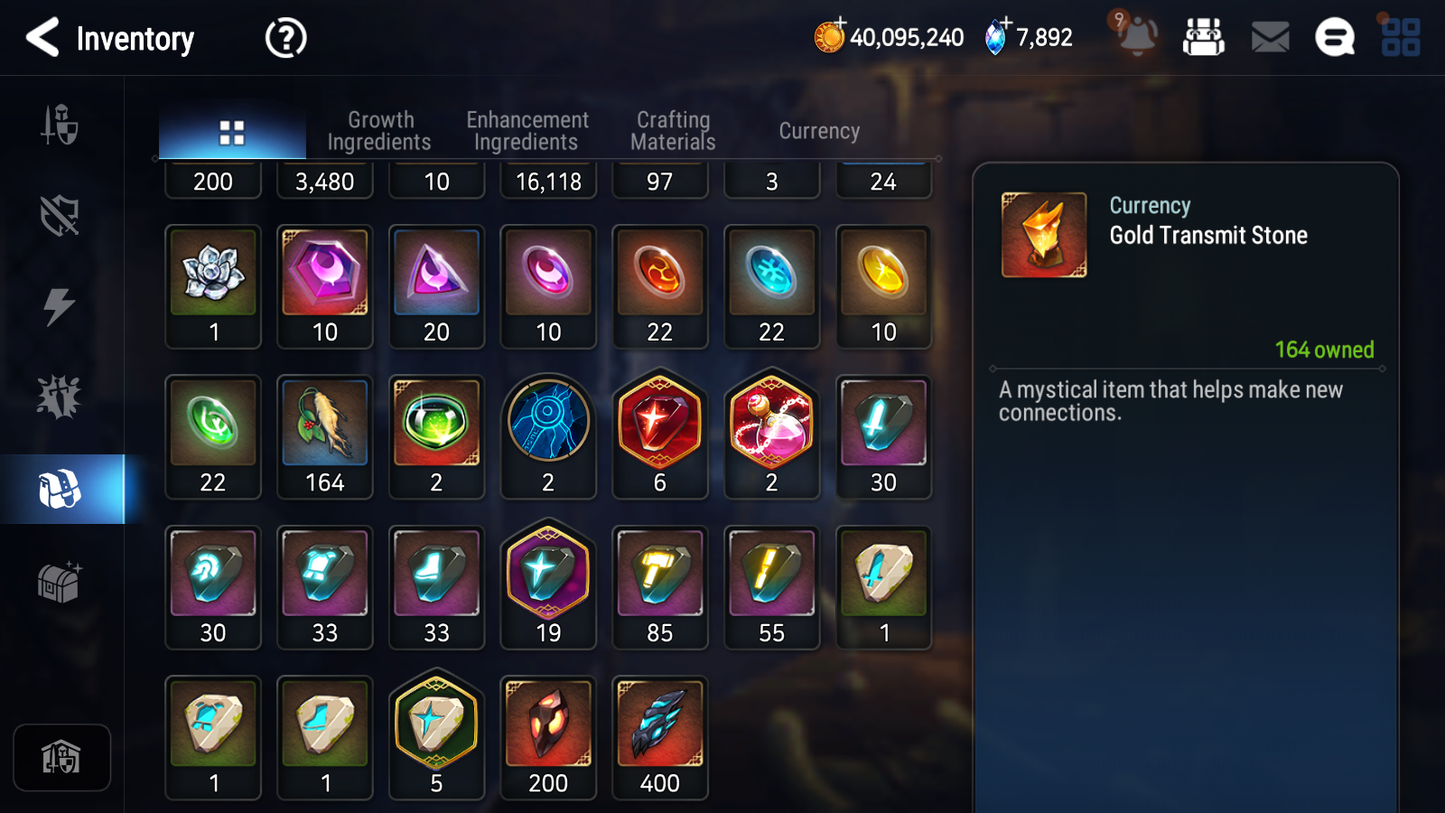The image size is (1445, 813).
Task: Open the help question mark button
Action: (285, 38)
